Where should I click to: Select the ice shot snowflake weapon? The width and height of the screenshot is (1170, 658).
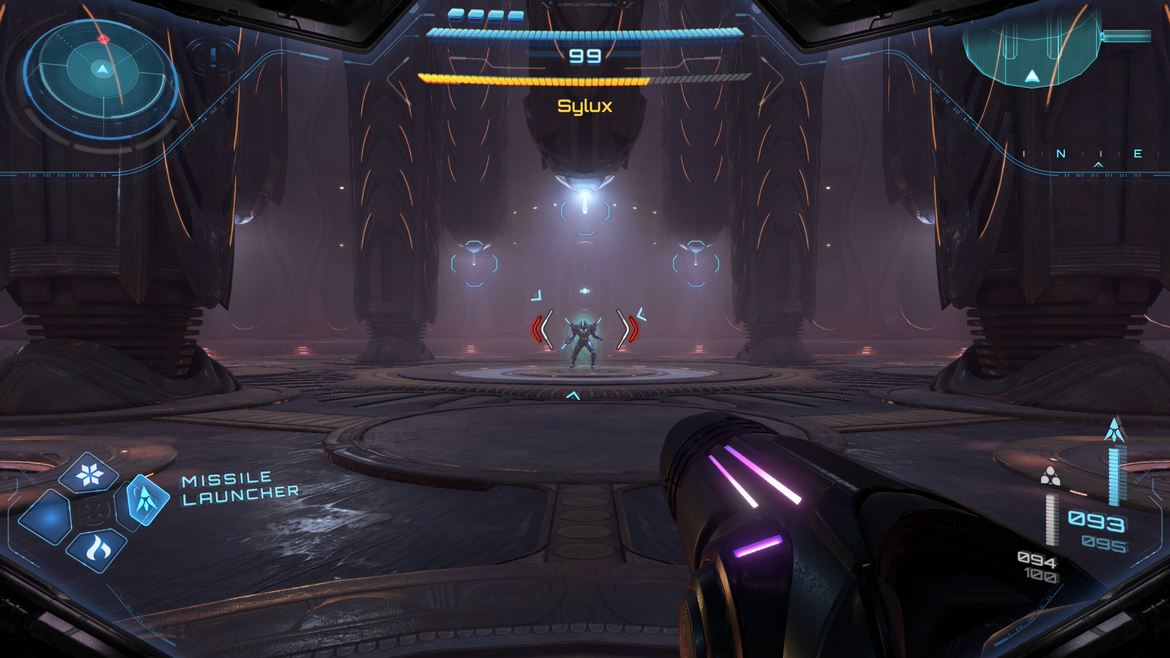coord(89,473)
